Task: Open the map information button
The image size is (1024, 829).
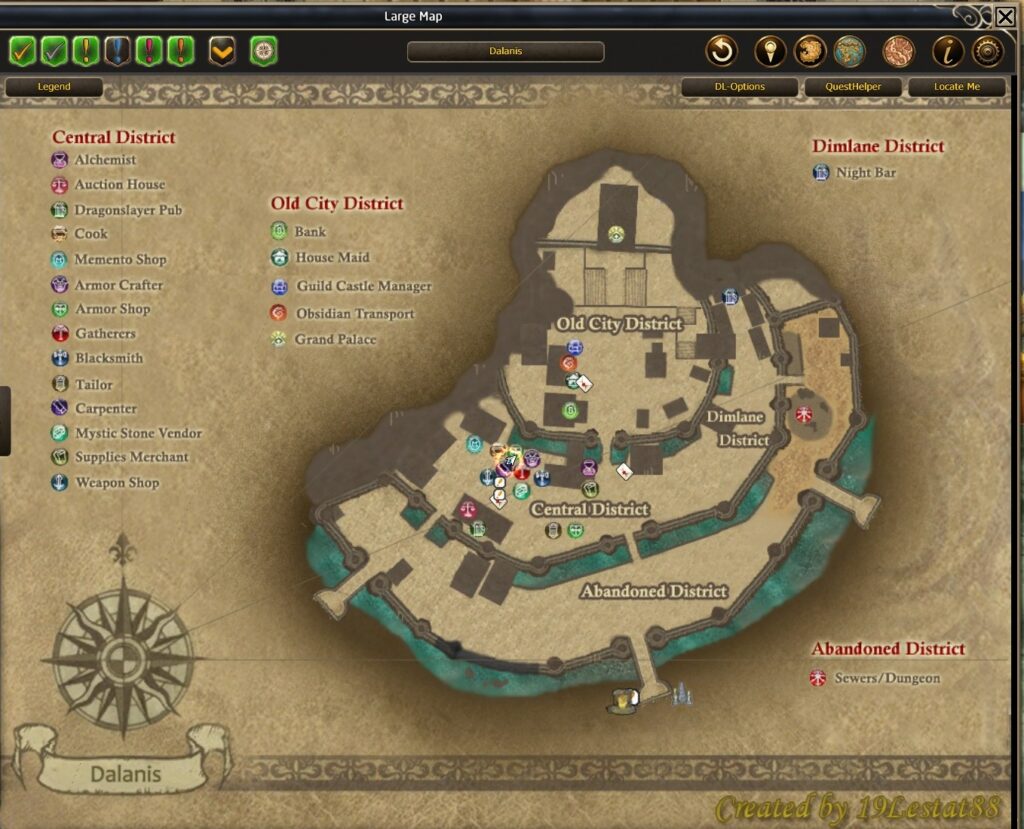Action: [947, 51]
